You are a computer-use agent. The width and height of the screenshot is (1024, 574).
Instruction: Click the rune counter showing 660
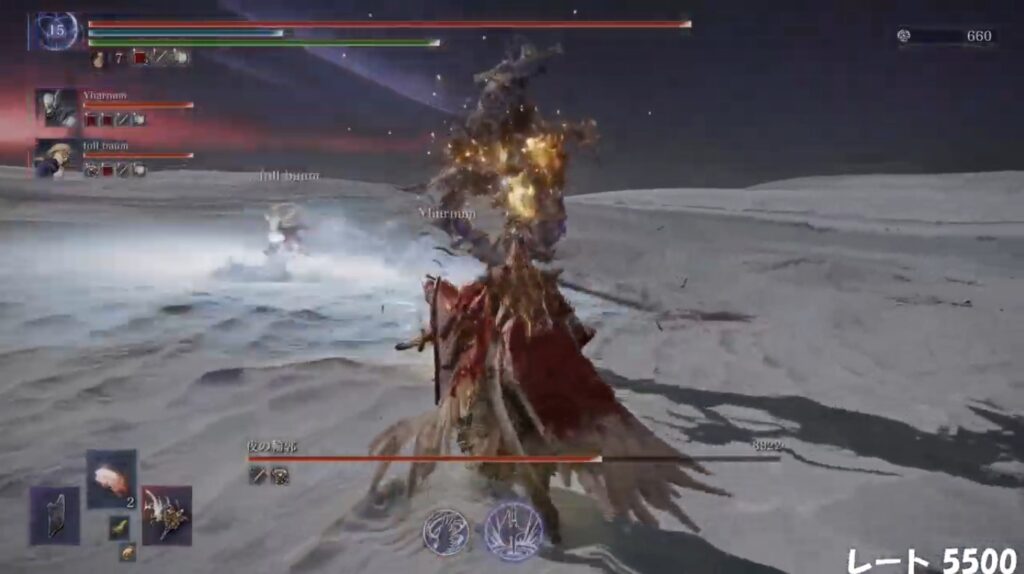tap(949, 36)
